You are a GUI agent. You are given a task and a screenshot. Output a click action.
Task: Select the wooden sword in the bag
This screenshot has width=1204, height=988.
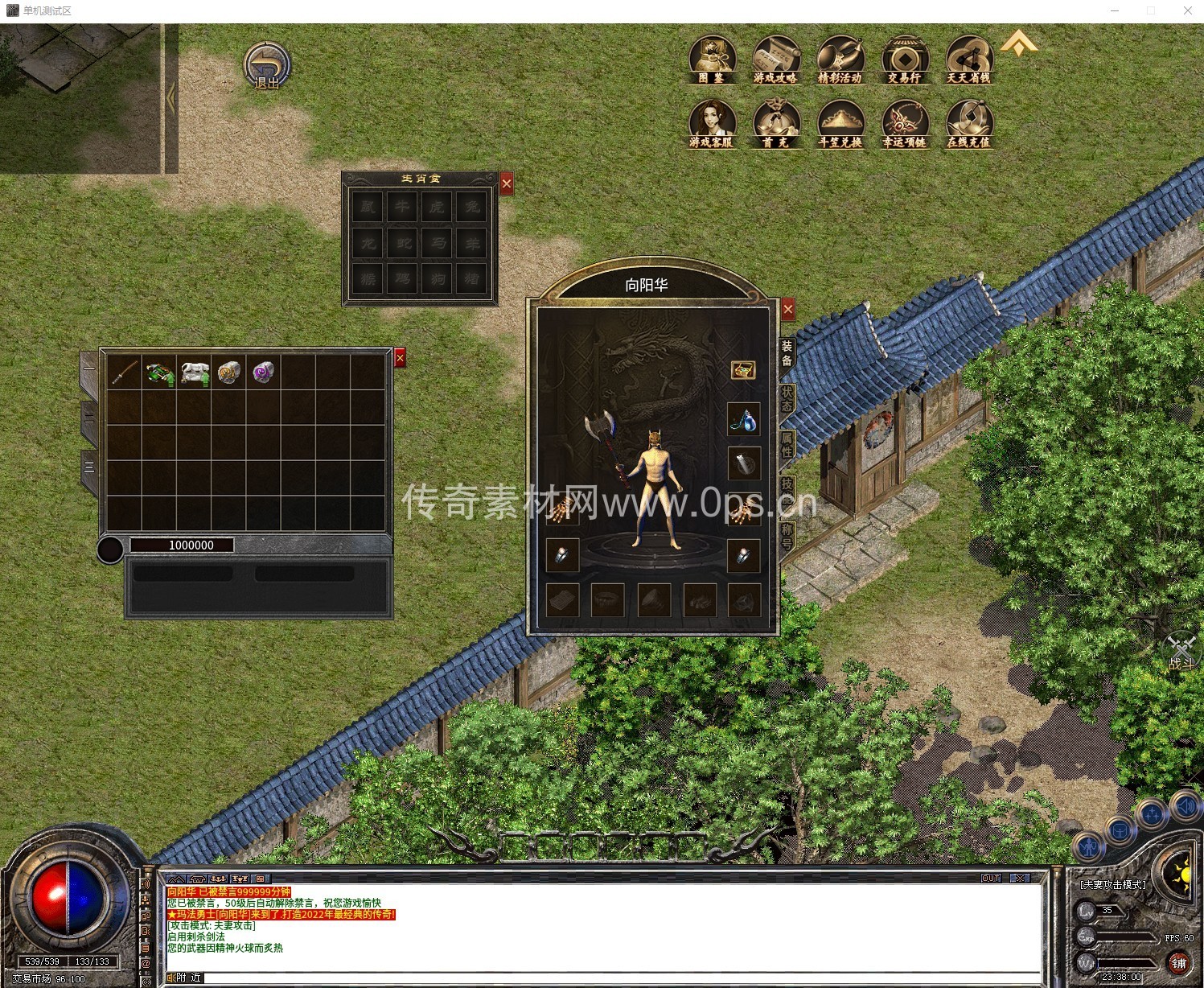[125, 373]
